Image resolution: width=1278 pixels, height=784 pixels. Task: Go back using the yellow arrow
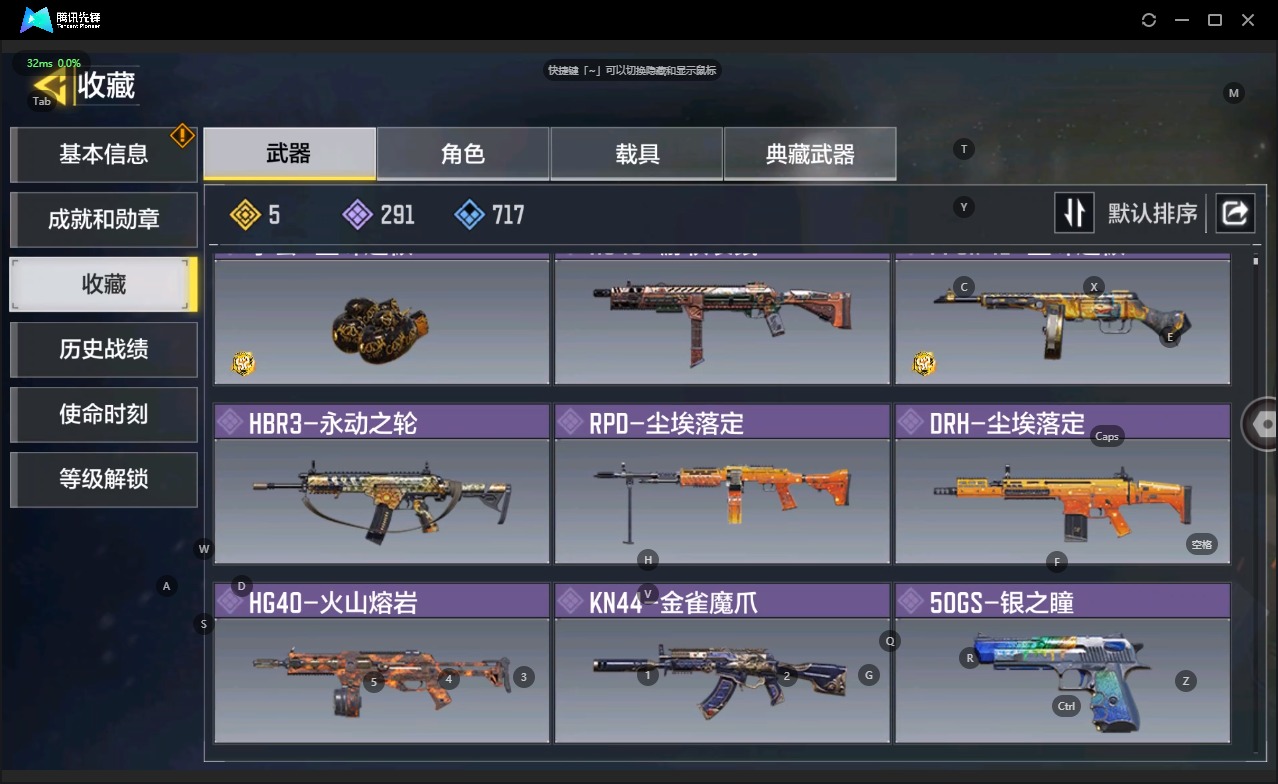(x=50, y=86)
